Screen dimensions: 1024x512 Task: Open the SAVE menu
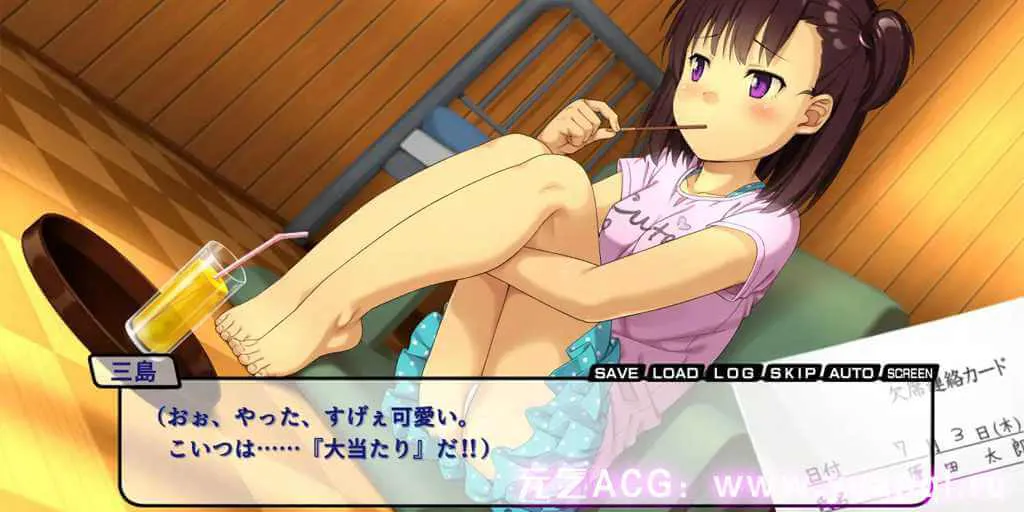[x=617, y=373]
